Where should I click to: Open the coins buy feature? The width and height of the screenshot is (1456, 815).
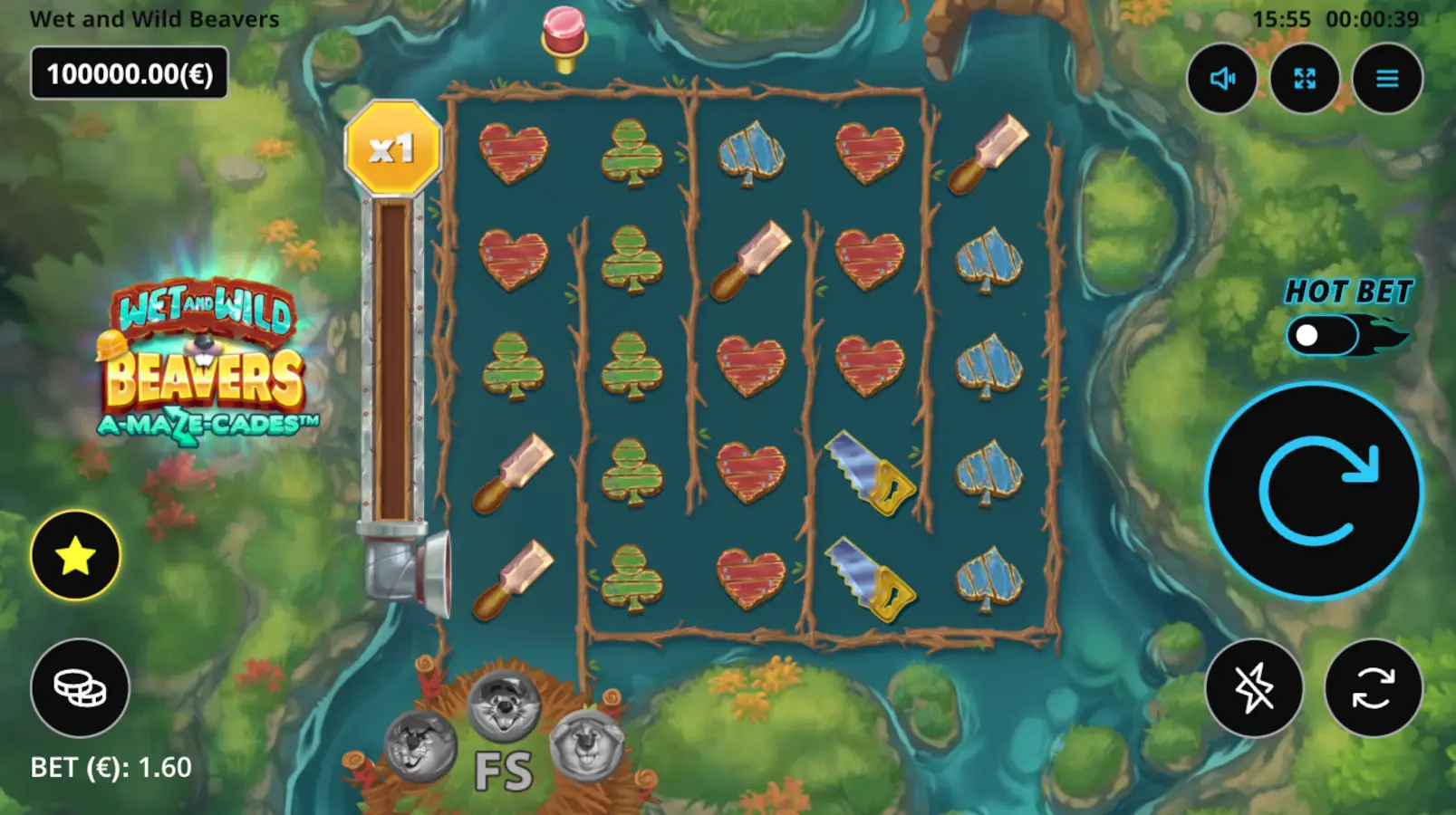click(x=78, y=690)
